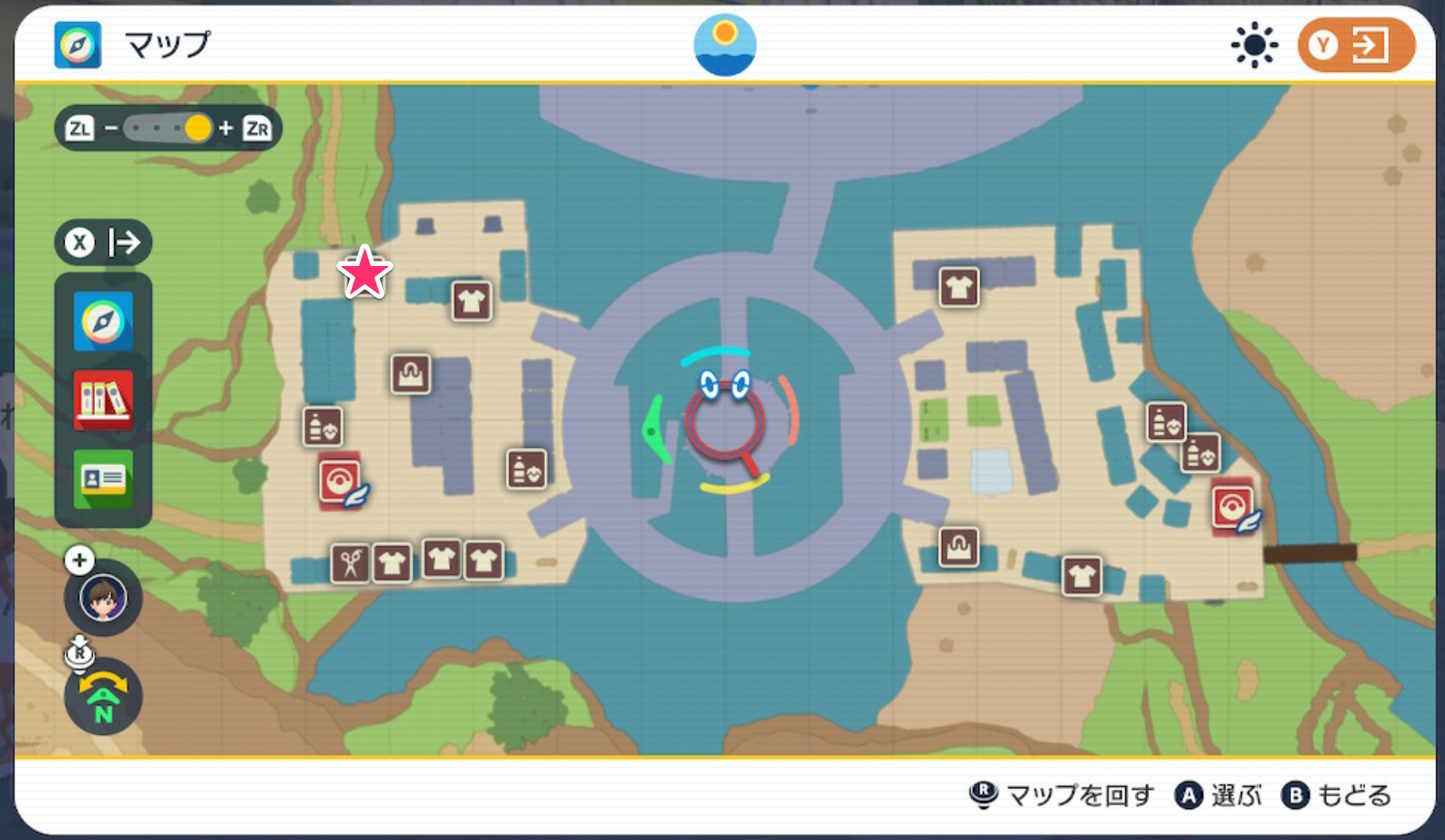Open the Pokédex red books icon
This screenshot has height=840, width=1445.
point(103,400)
